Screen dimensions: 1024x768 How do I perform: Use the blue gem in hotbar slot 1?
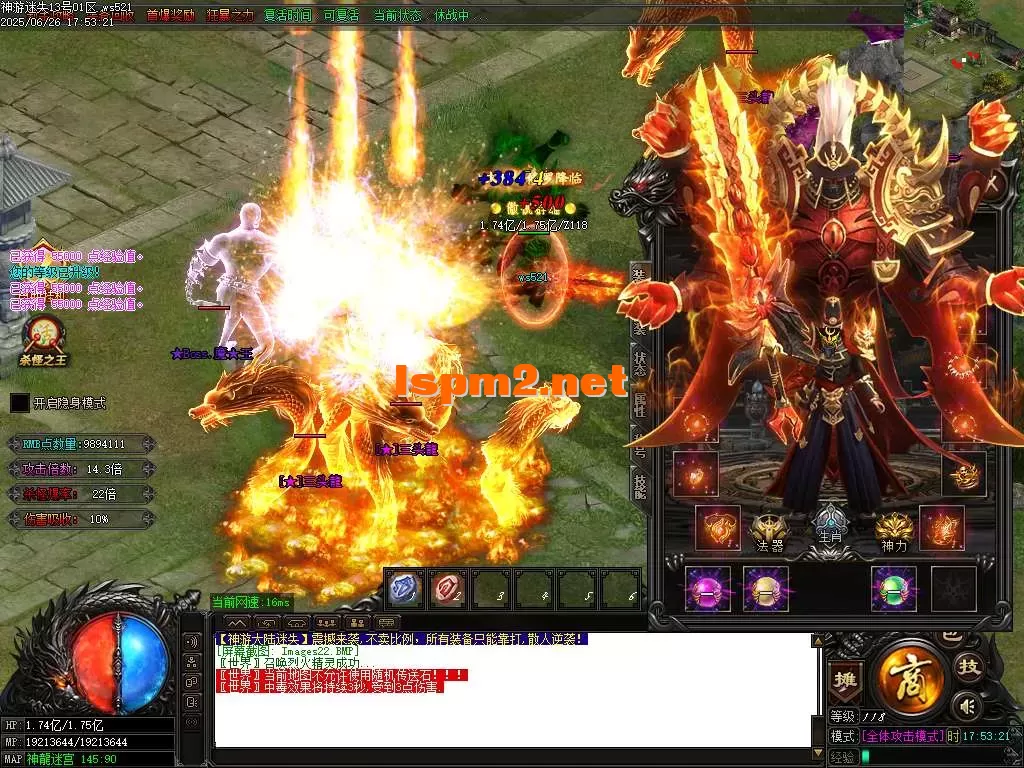click(x=403, y=588)
